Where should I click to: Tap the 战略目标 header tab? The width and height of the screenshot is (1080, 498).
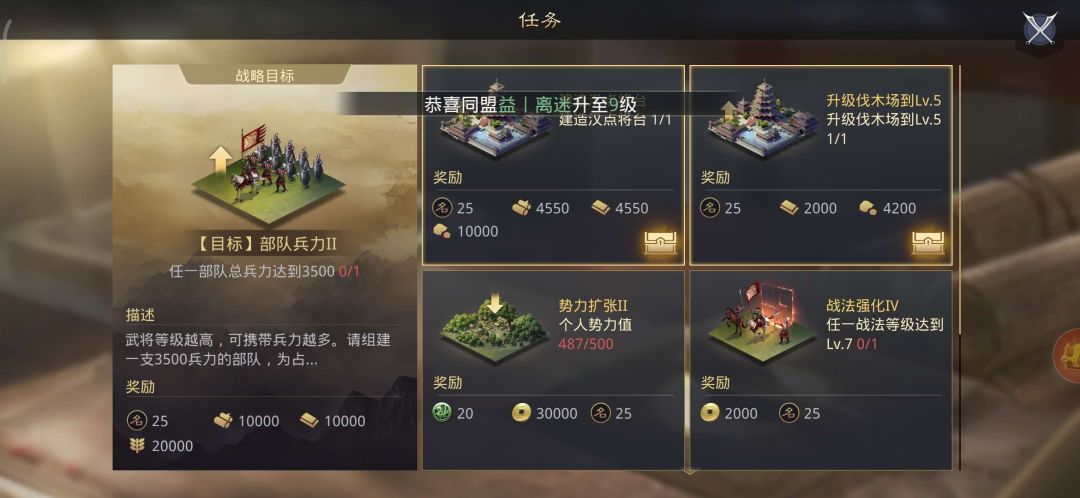pyautogui.click(x=265, y=76)
